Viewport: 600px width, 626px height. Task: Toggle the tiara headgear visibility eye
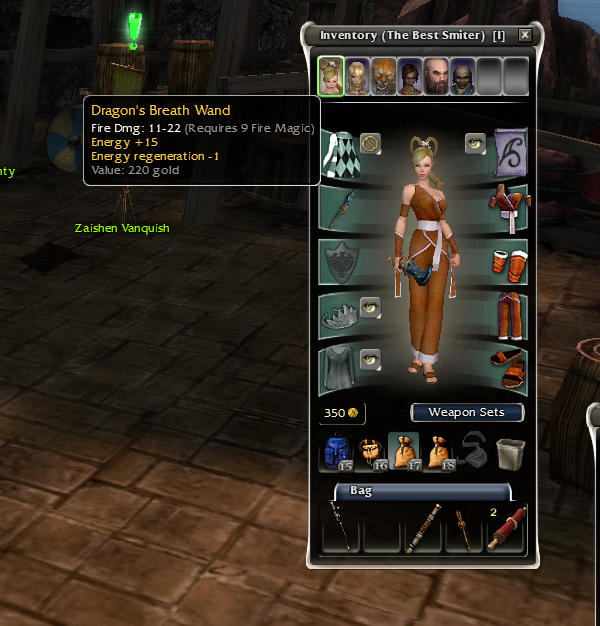(370, 305)
